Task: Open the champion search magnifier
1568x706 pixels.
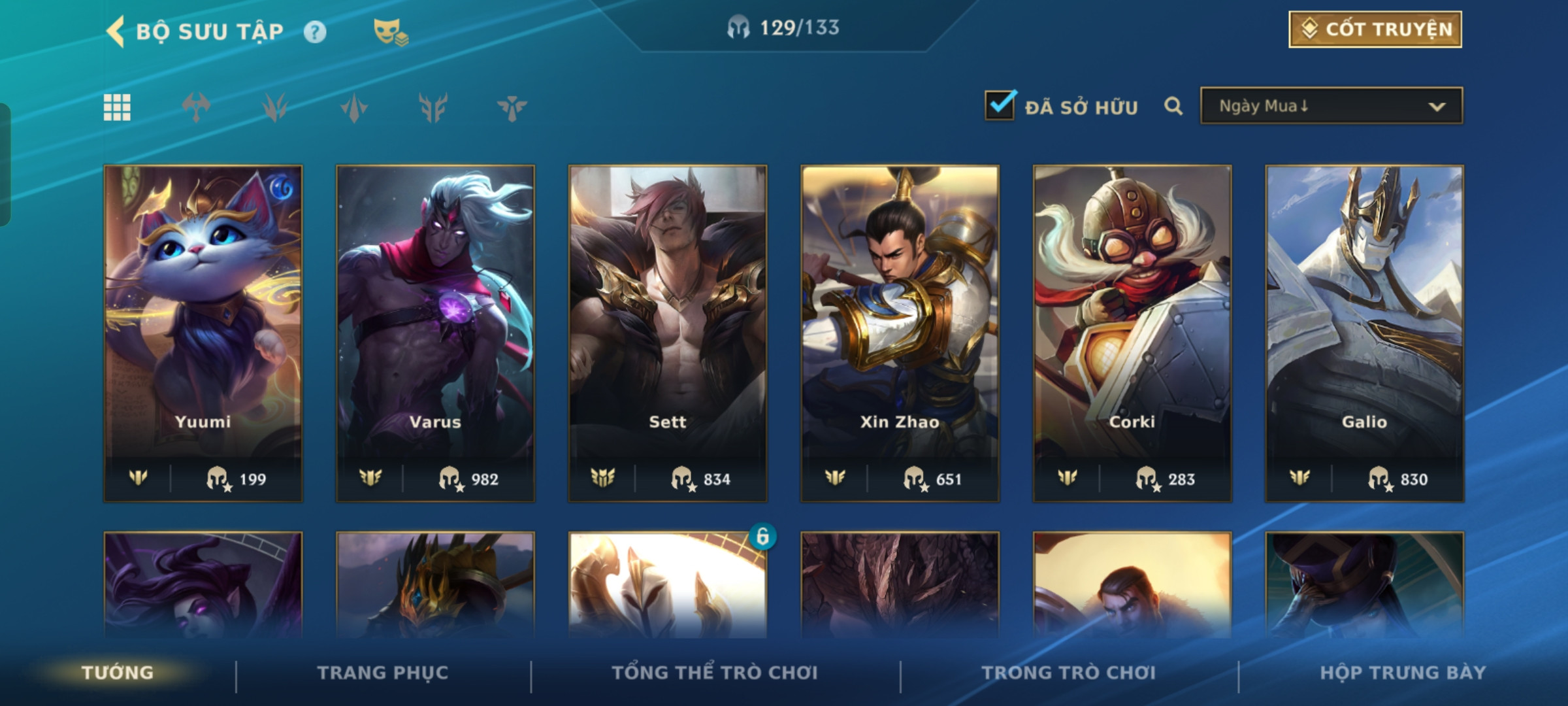Action: click(1173, 106)
